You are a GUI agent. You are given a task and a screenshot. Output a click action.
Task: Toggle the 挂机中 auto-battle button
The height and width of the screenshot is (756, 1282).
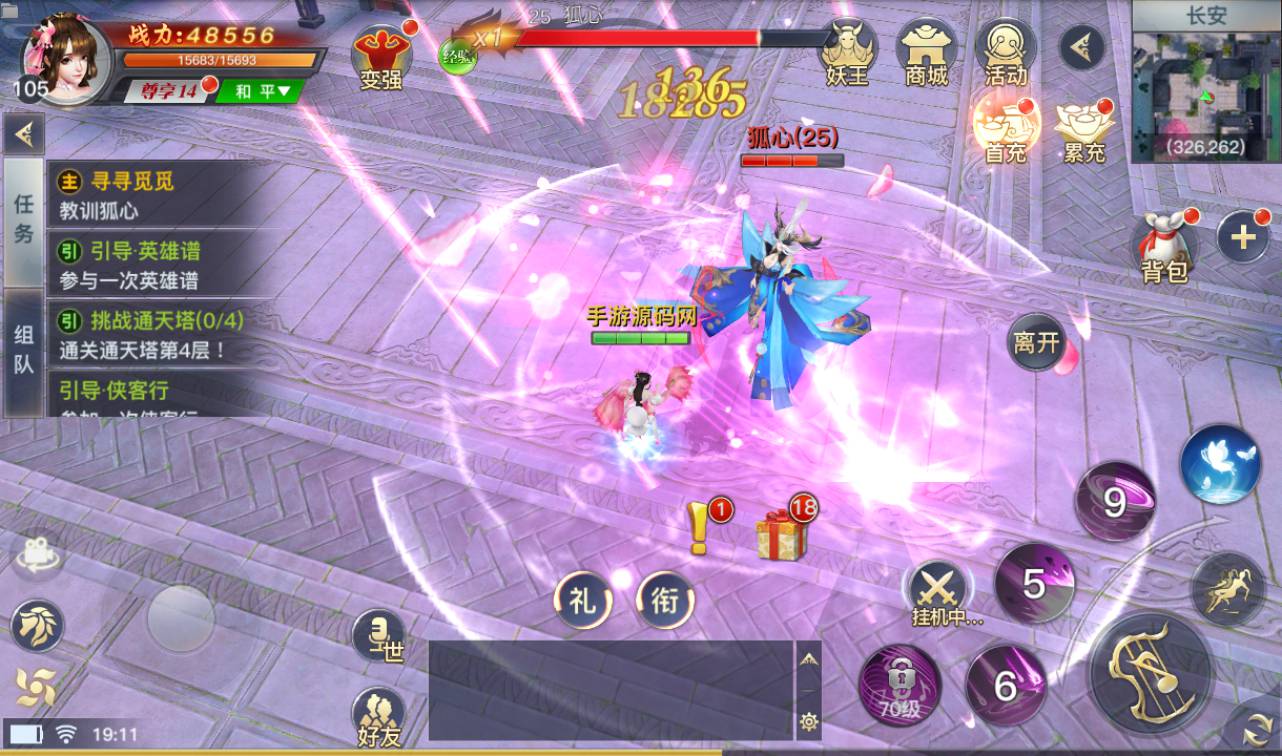tap(940, 594)
